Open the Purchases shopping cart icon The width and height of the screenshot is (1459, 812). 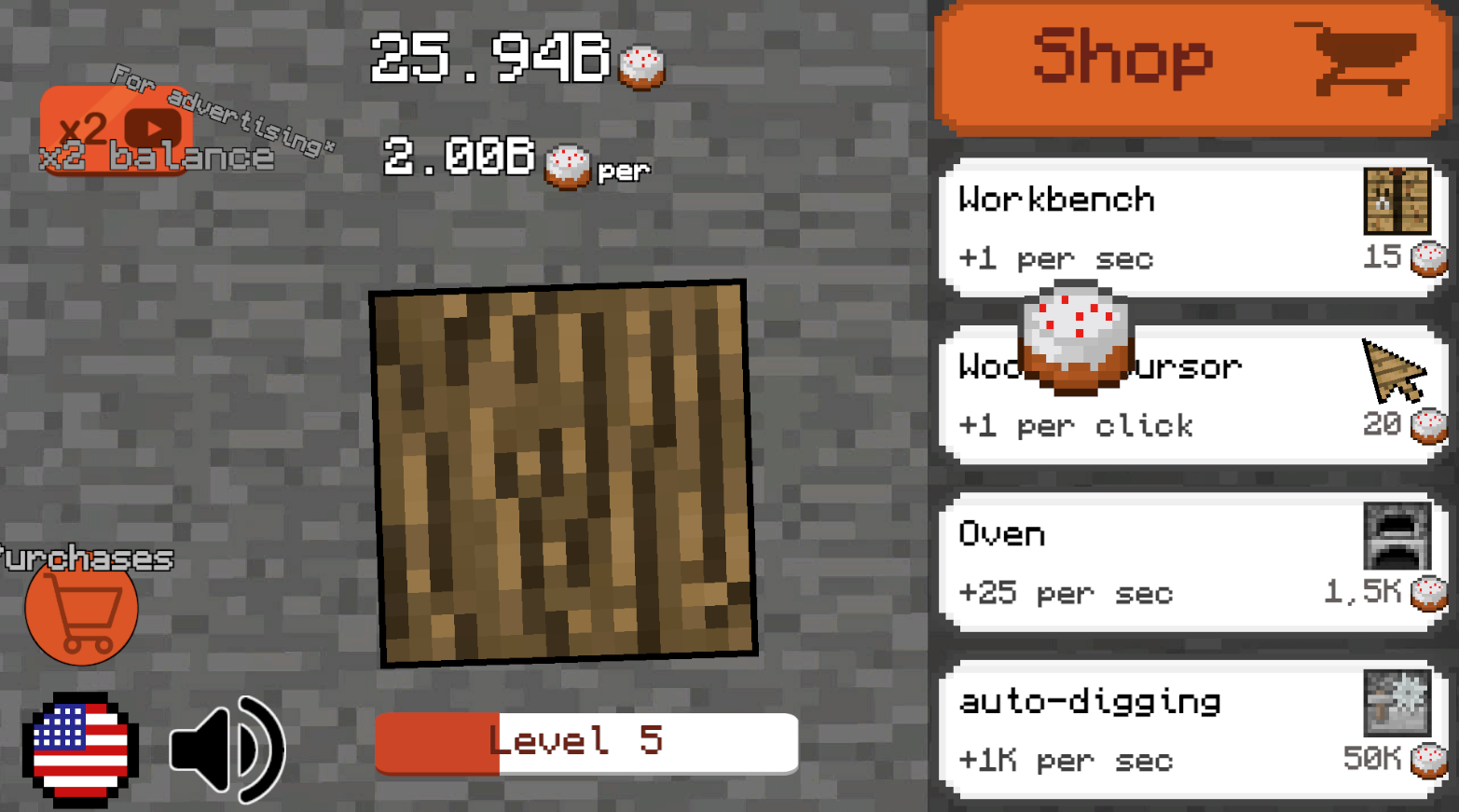(80, 611)
